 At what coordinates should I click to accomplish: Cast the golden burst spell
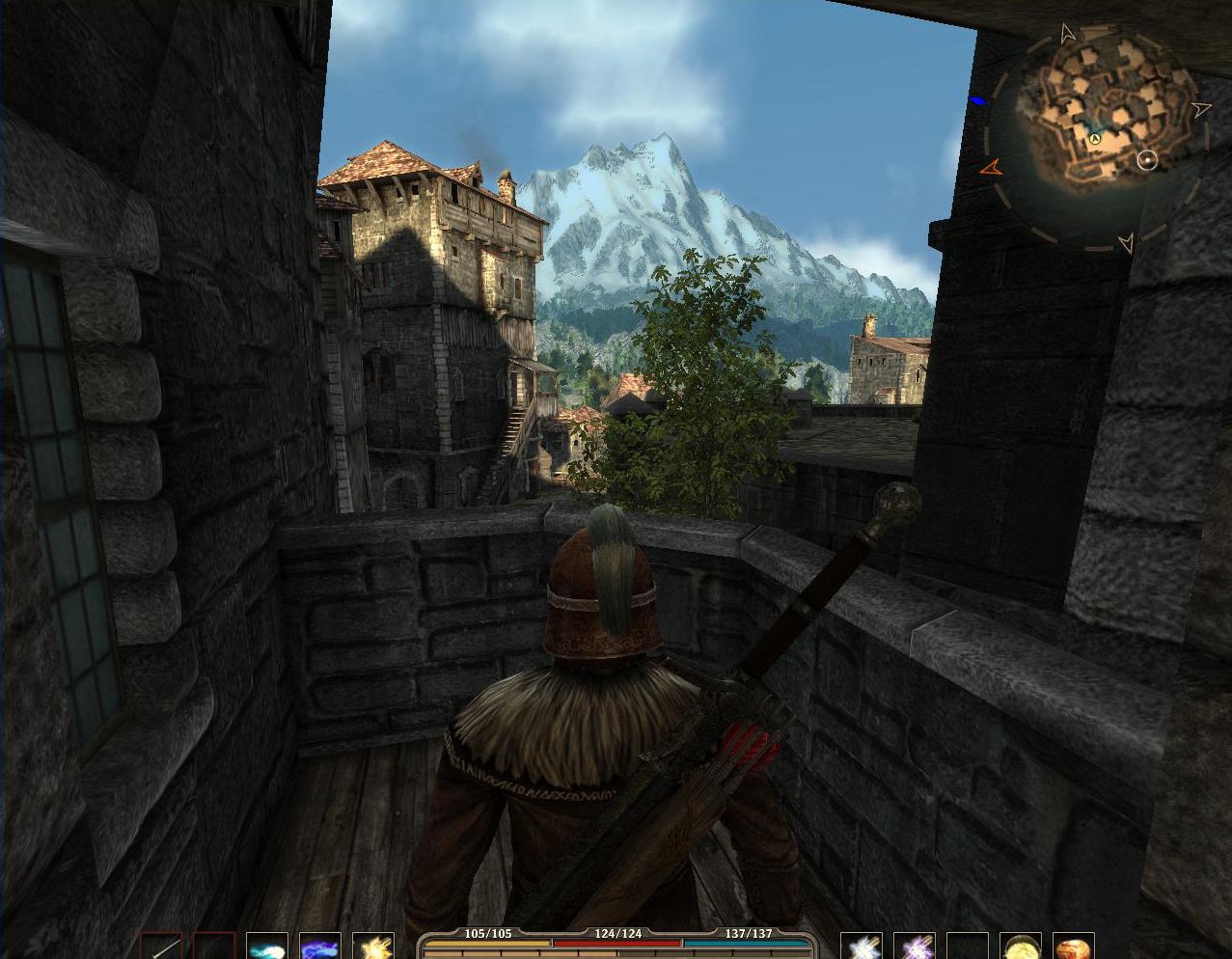(x=373, y=946)
